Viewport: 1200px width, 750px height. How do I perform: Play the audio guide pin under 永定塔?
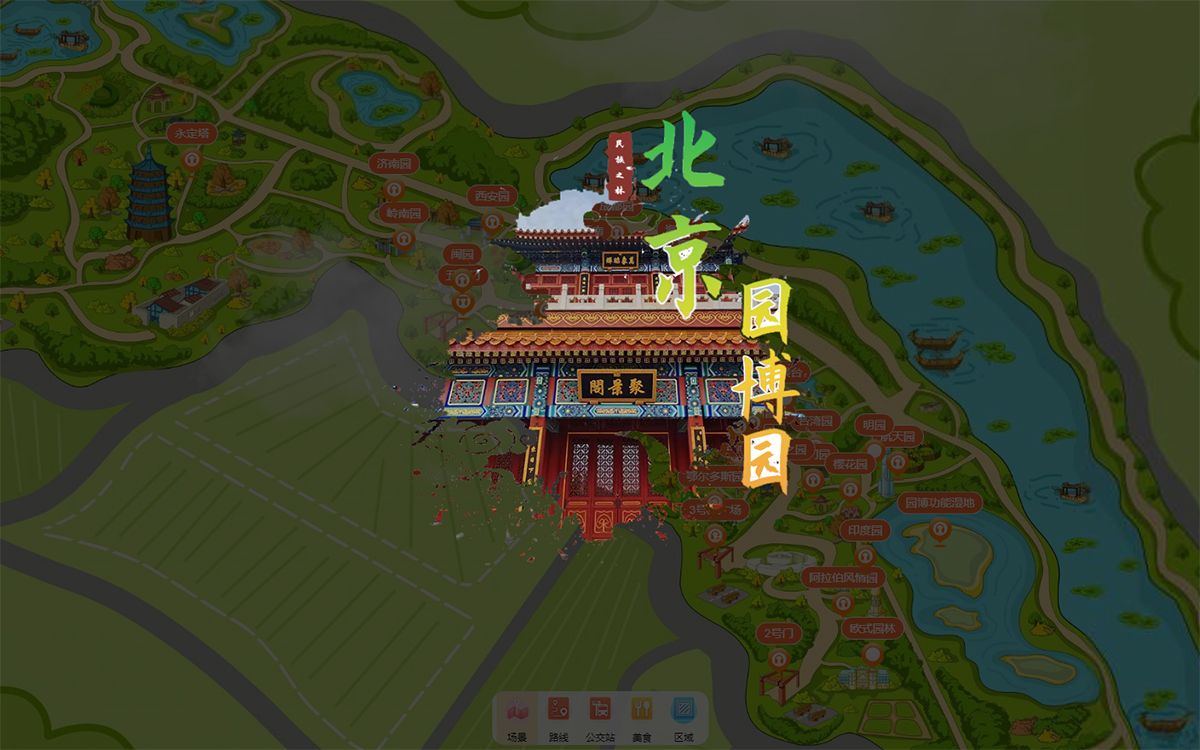pyautogui.click(x=192, y=158)
